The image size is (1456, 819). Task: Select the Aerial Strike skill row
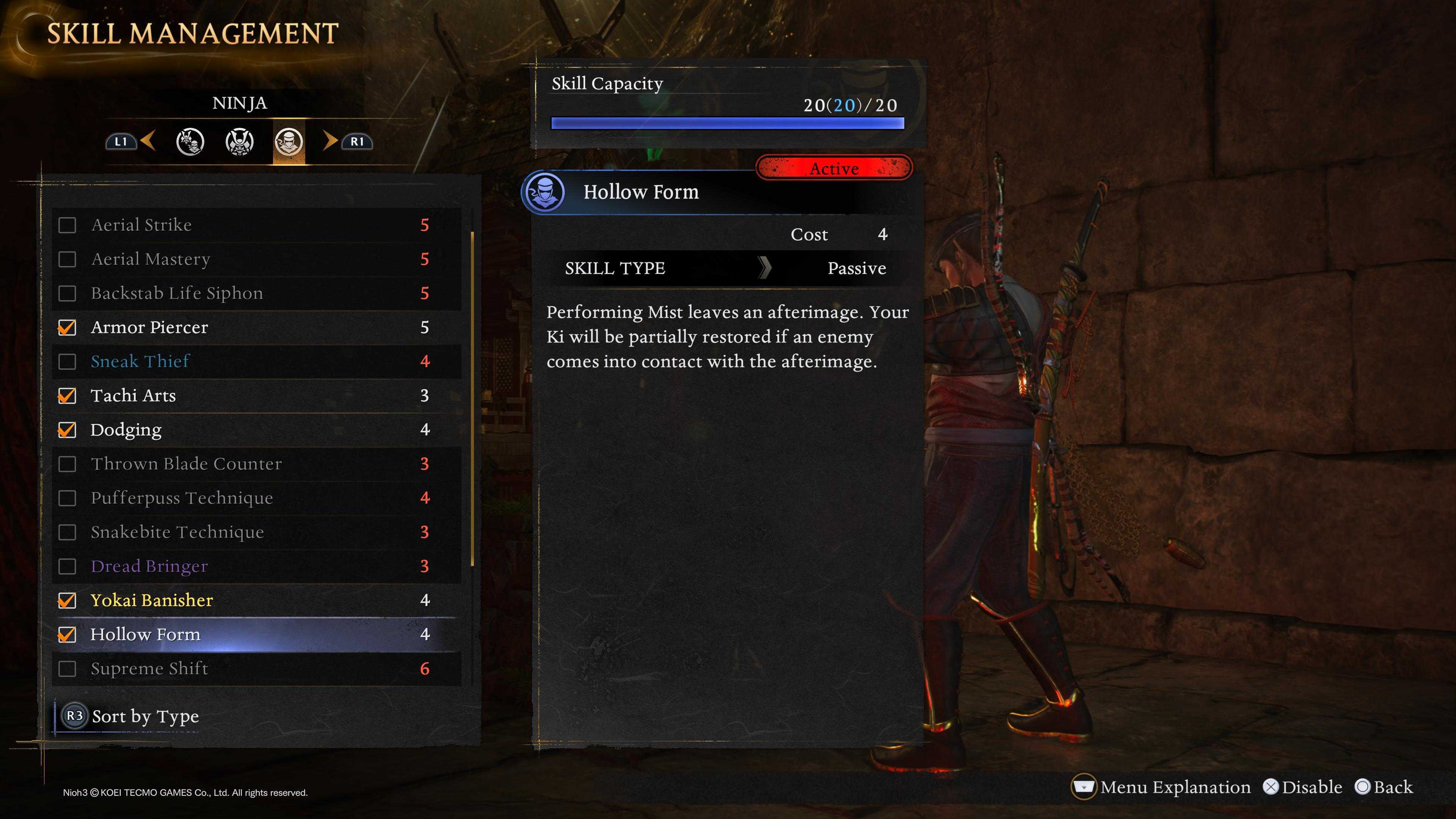click(x=141, y=225)
